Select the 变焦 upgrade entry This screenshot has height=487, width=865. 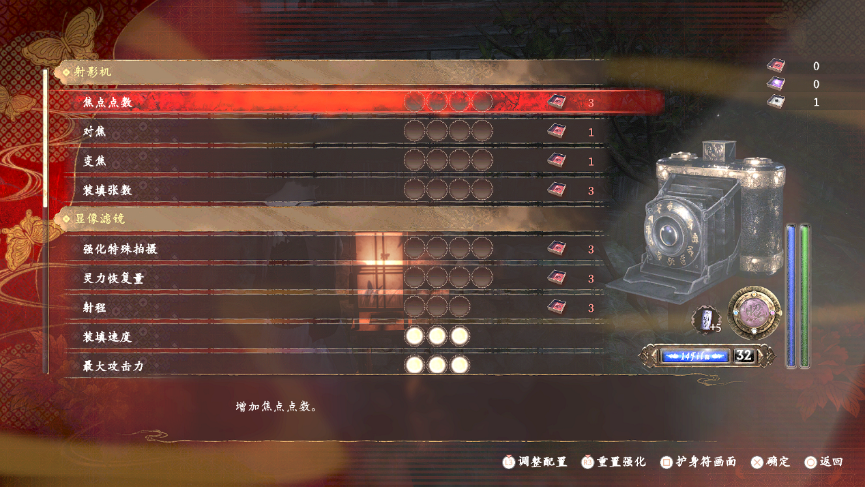click(x=94, y=161)
